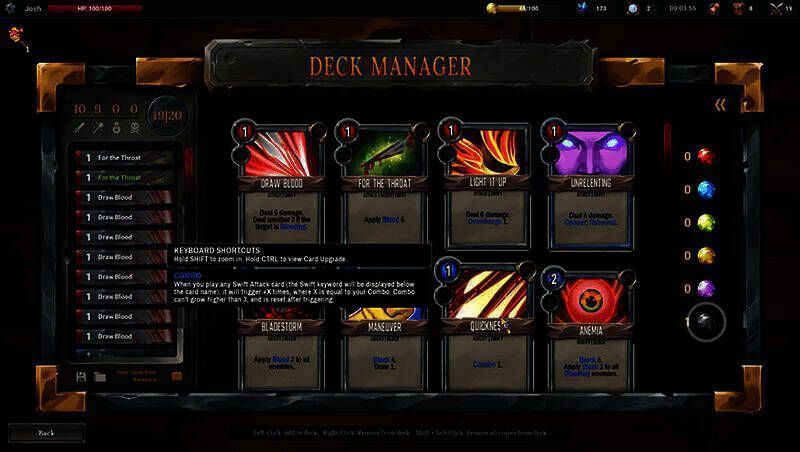Screen dimensions: 800x452
Task: Select the black gem filter
Action: tap(705, 322)
